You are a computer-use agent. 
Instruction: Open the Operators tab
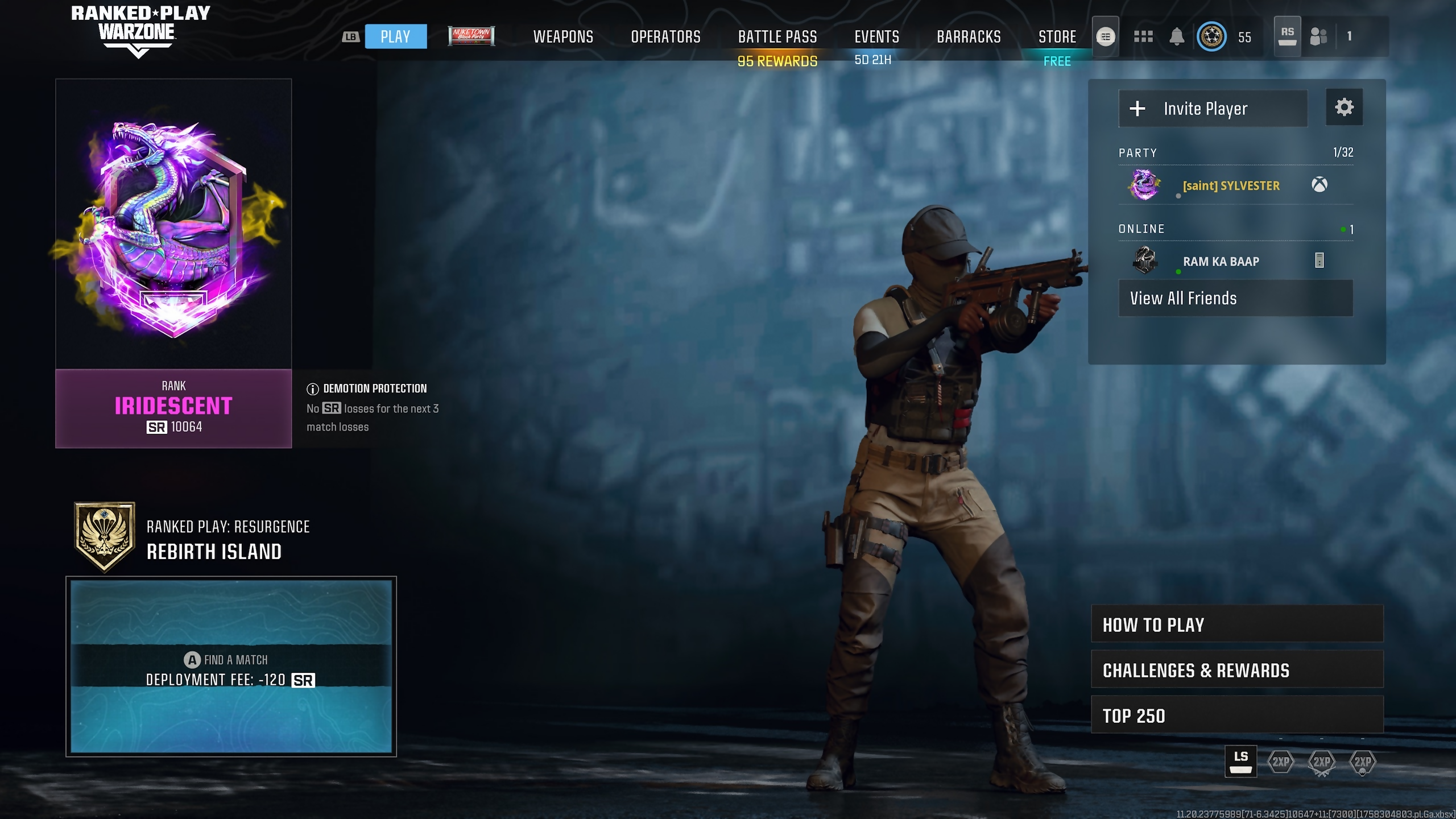point(665,37)
